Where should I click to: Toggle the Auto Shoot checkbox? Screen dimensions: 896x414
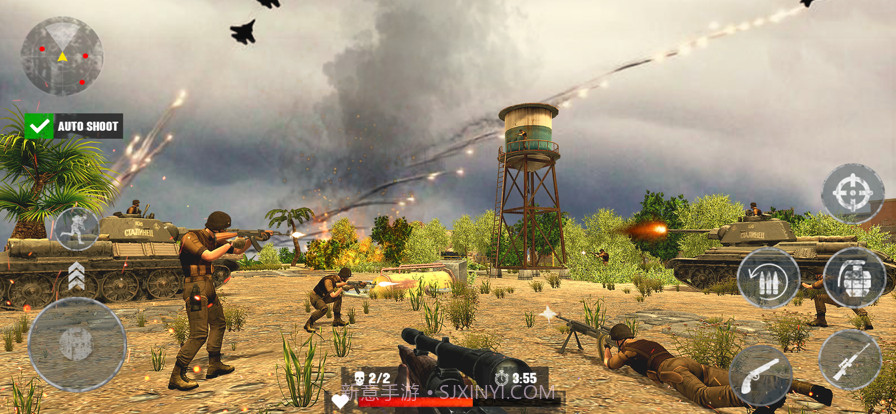[39, 126]
